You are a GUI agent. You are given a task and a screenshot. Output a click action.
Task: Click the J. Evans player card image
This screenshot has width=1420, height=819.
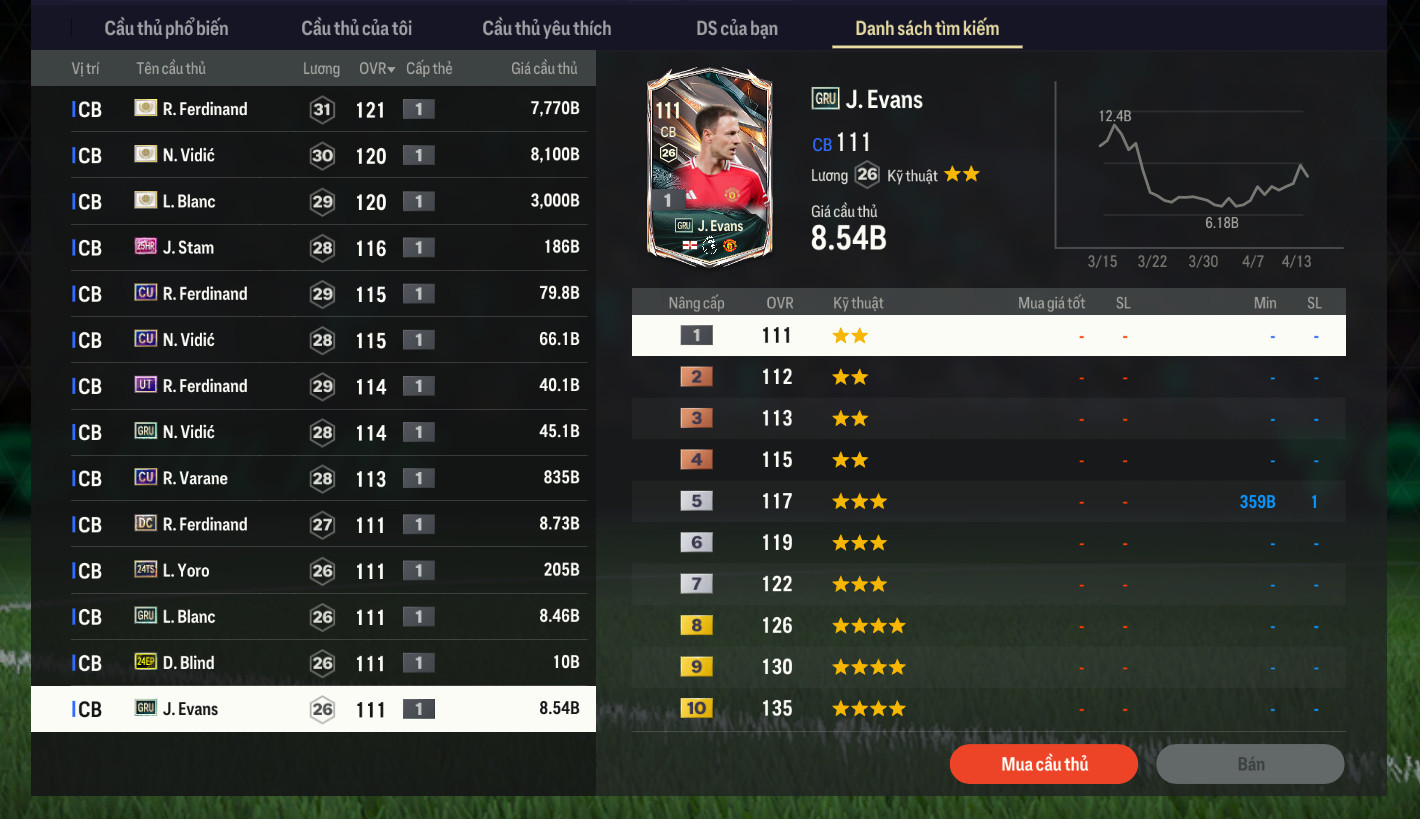[709, 167]
